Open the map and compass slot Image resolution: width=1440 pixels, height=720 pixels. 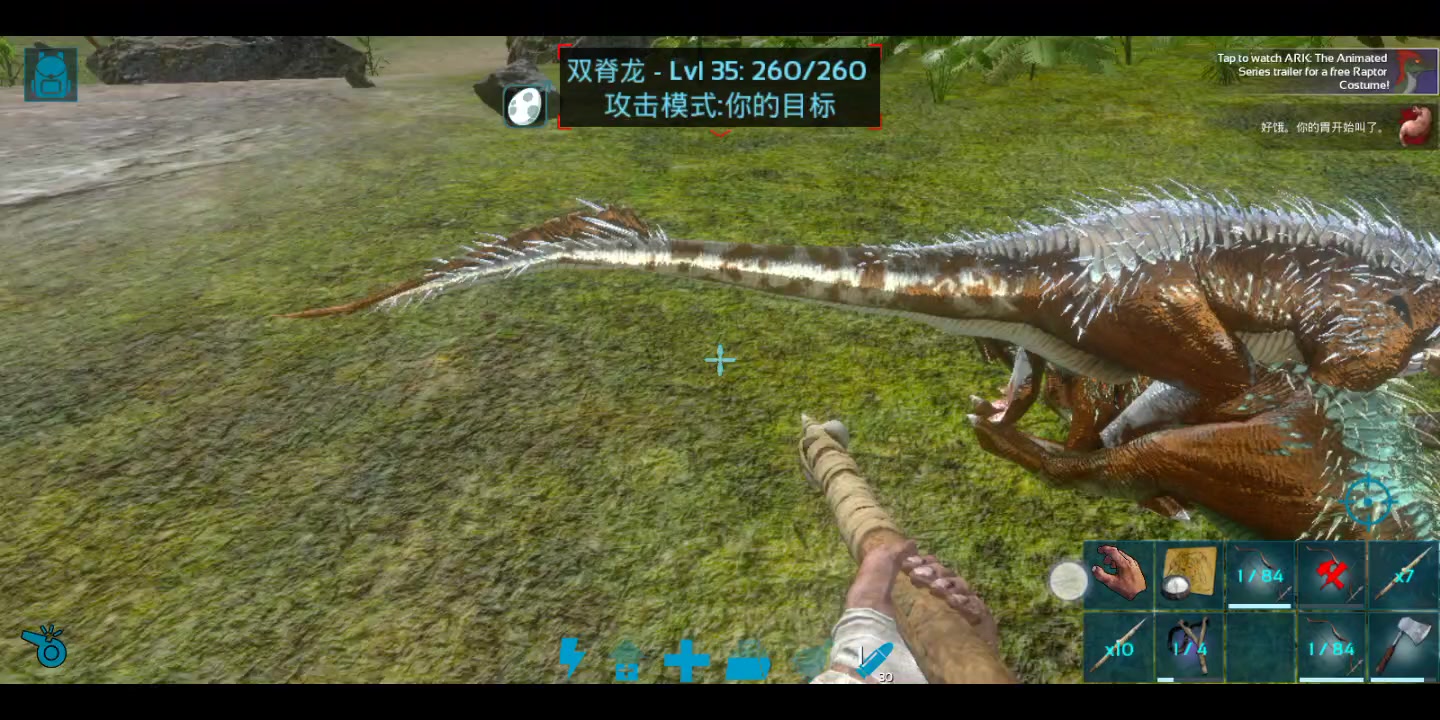point(1189,575)
